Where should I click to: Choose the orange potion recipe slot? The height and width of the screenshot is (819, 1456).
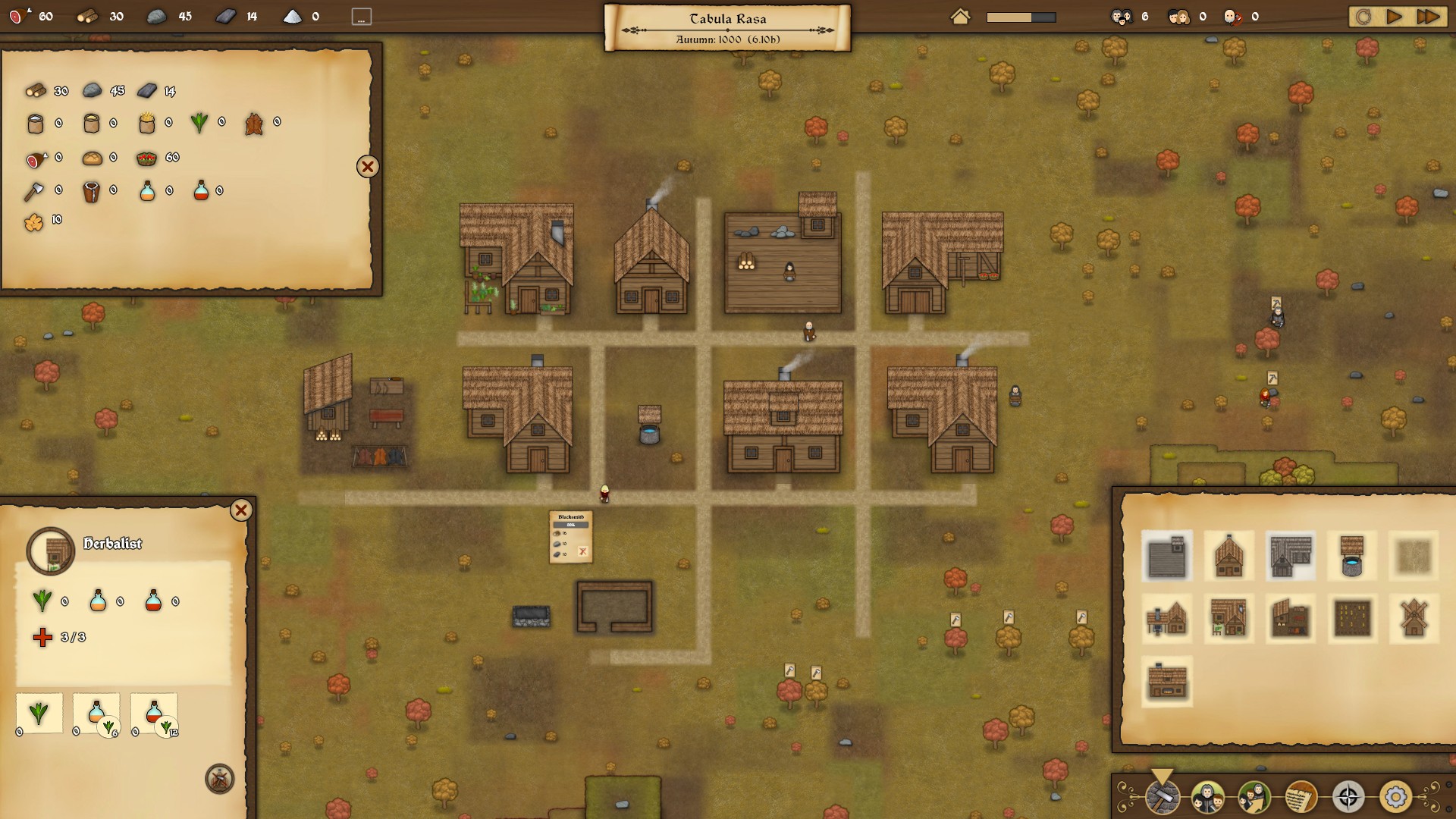pos(96,713)
